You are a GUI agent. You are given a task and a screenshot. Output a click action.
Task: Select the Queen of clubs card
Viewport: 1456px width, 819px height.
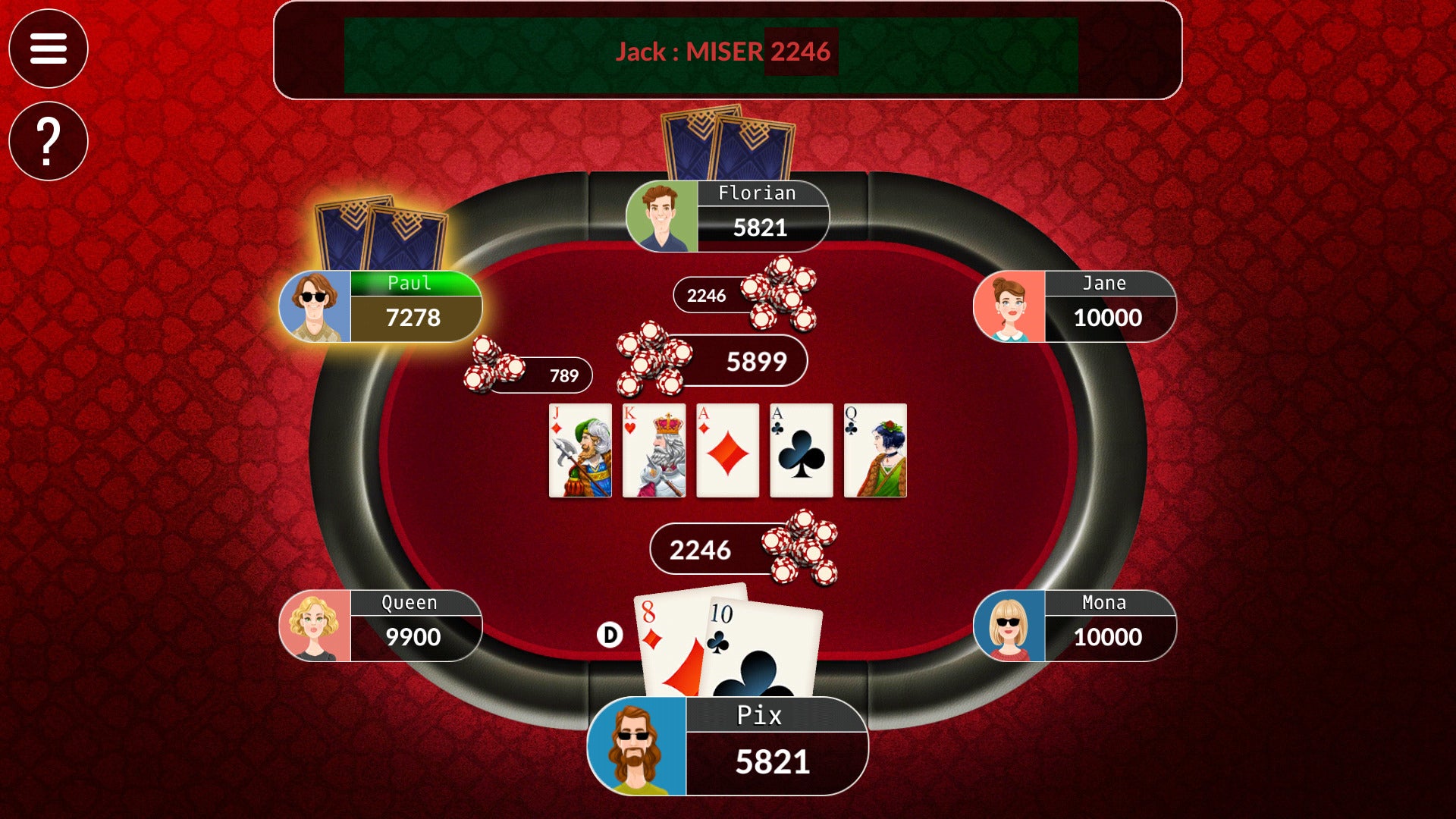click(x=875, y=450)
